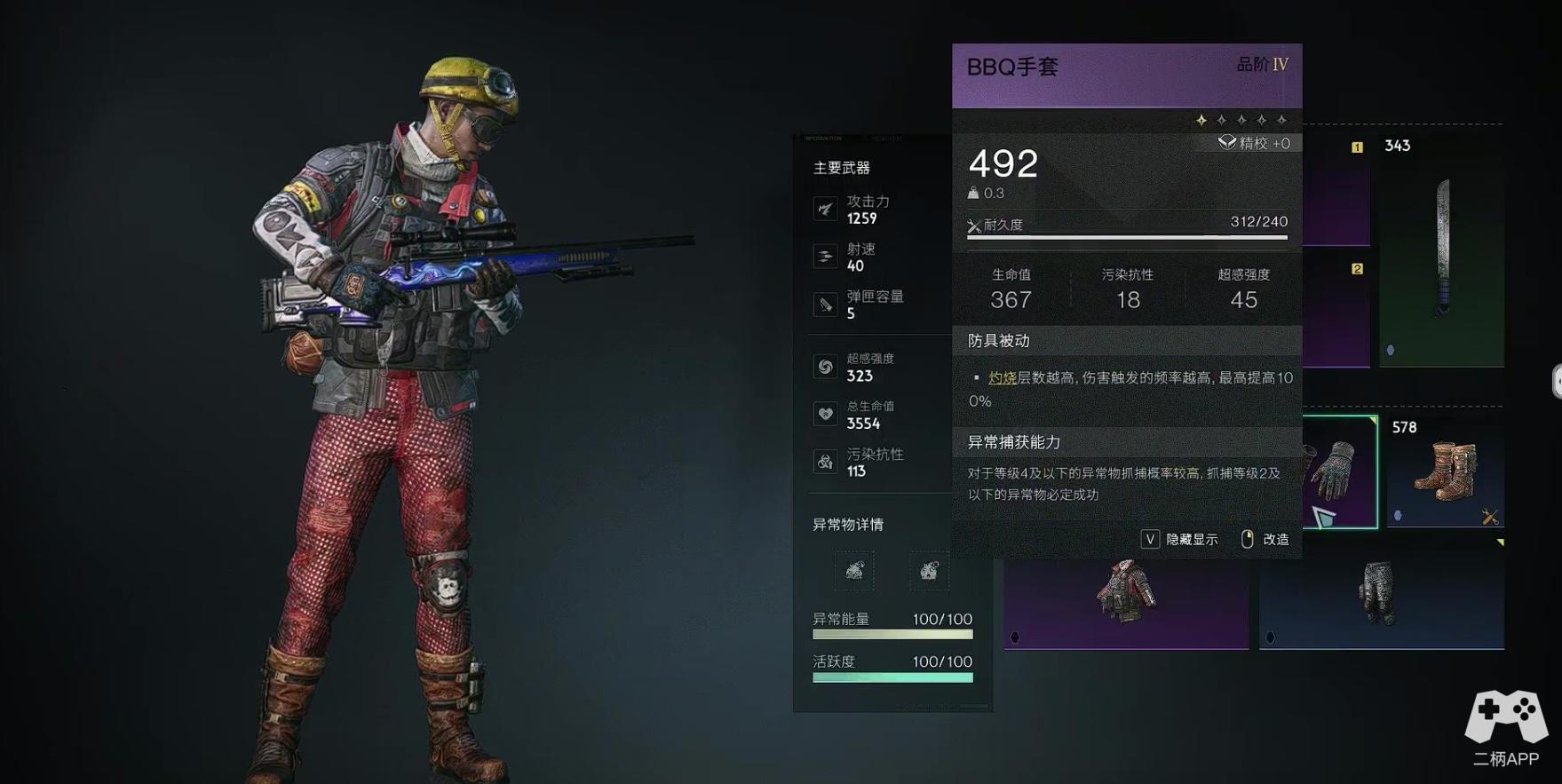Open the red jacket armor slot
Image resolution: width=1562 pixels, height=784 pixels.
coord(1126,593)
